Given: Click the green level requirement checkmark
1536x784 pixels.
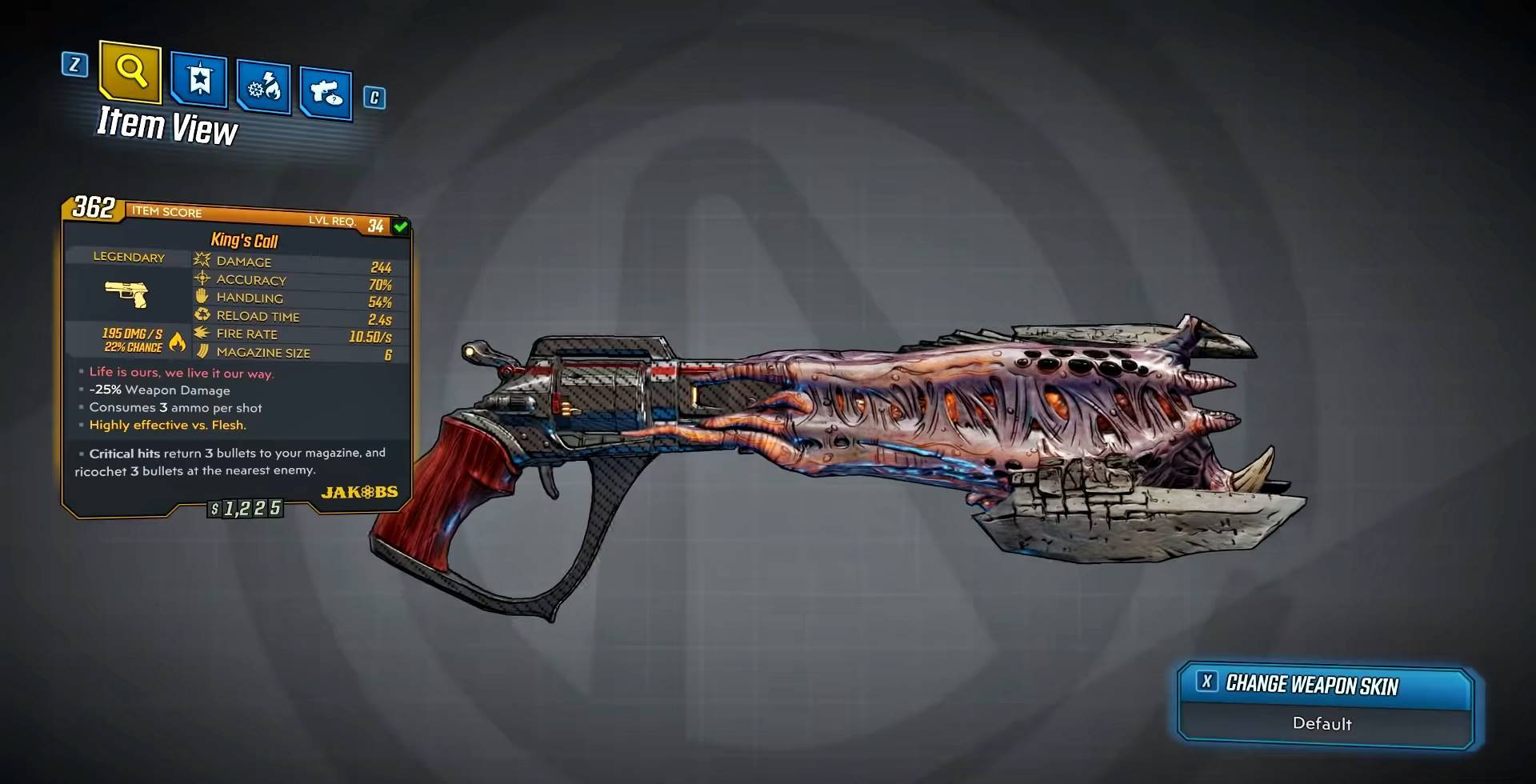Looking at the screenshot, I should 399,226.
